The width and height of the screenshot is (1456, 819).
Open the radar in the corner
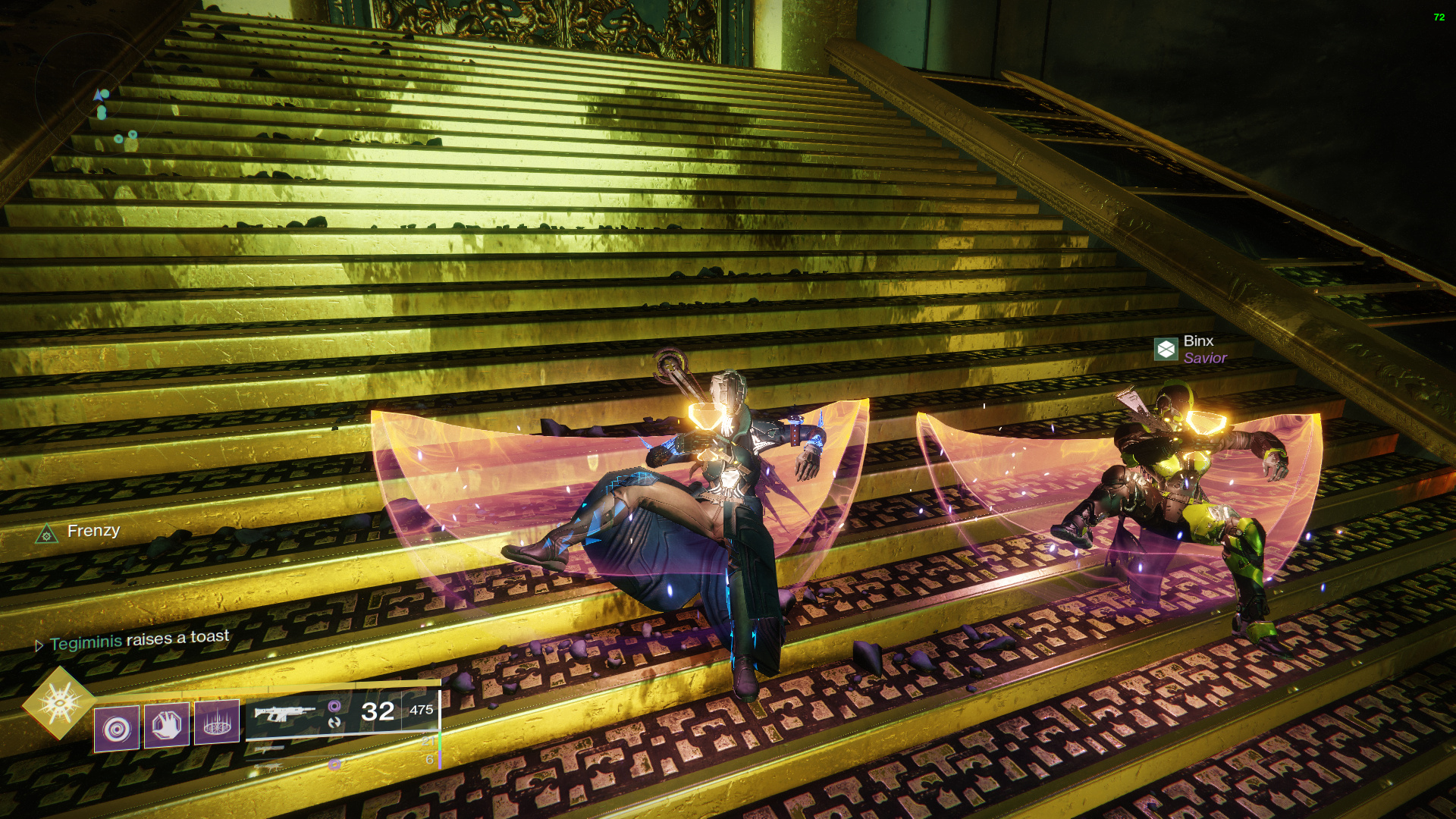tap(95, 91)
